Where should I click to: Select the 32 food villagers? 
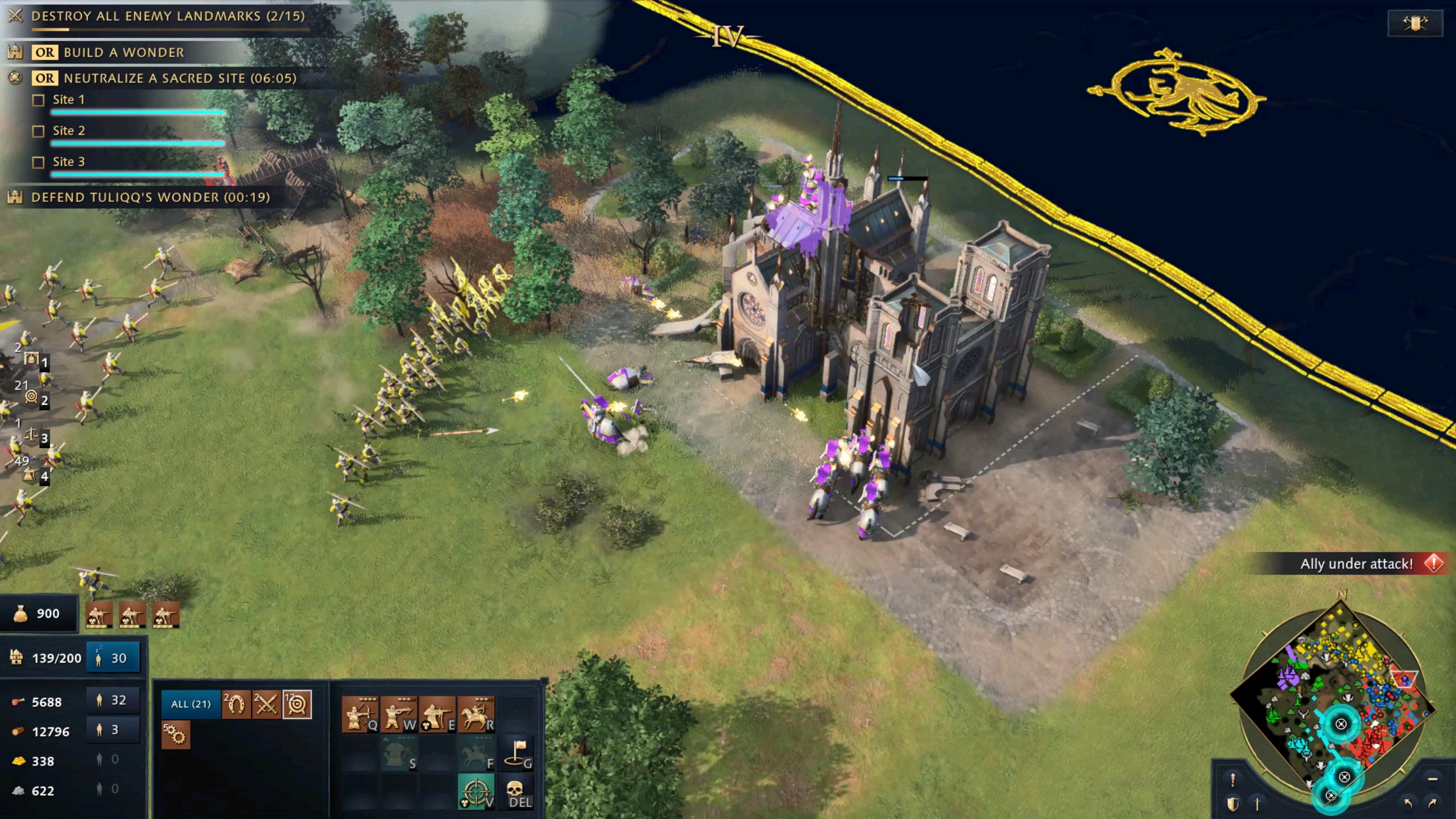113,700
